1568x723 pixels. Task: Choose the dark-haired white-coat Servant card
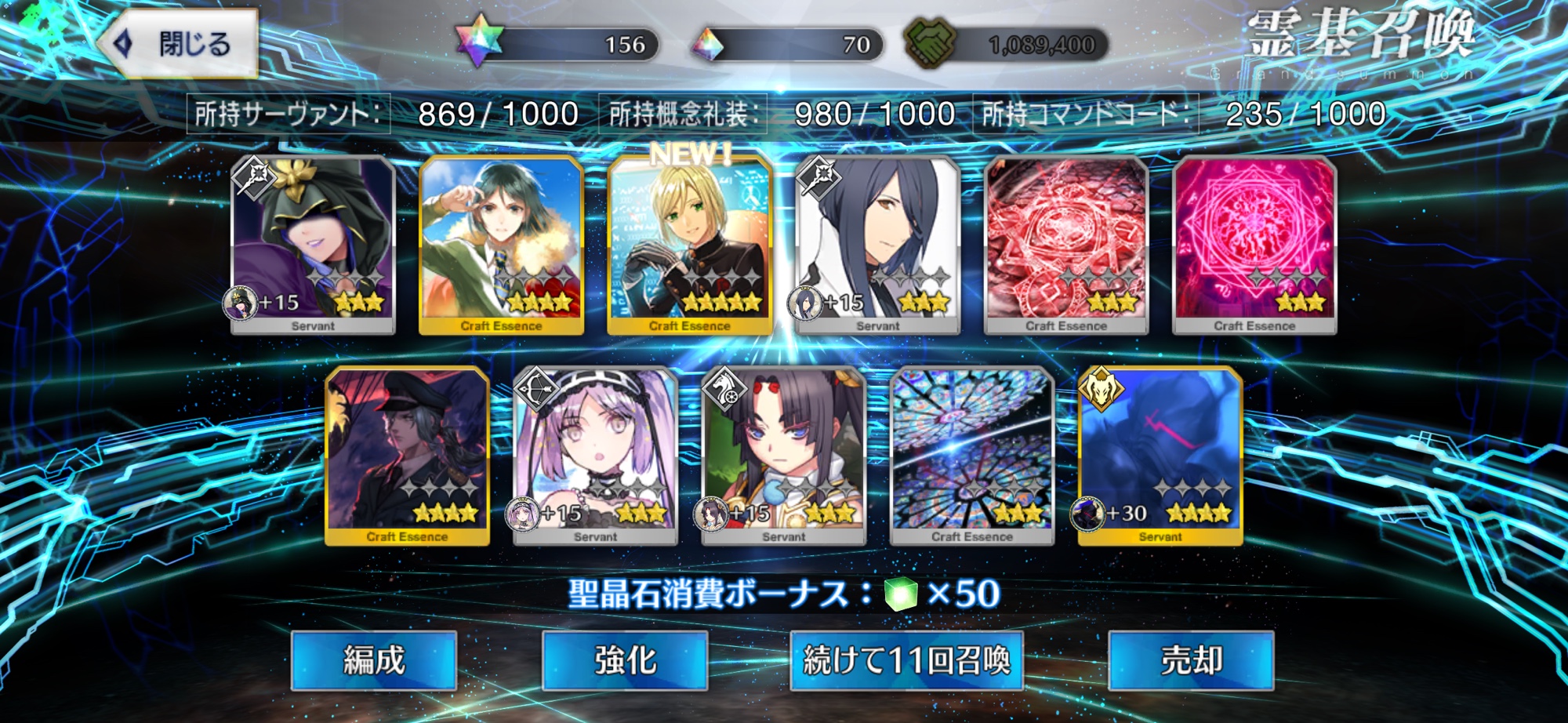[x=878, y=245]
